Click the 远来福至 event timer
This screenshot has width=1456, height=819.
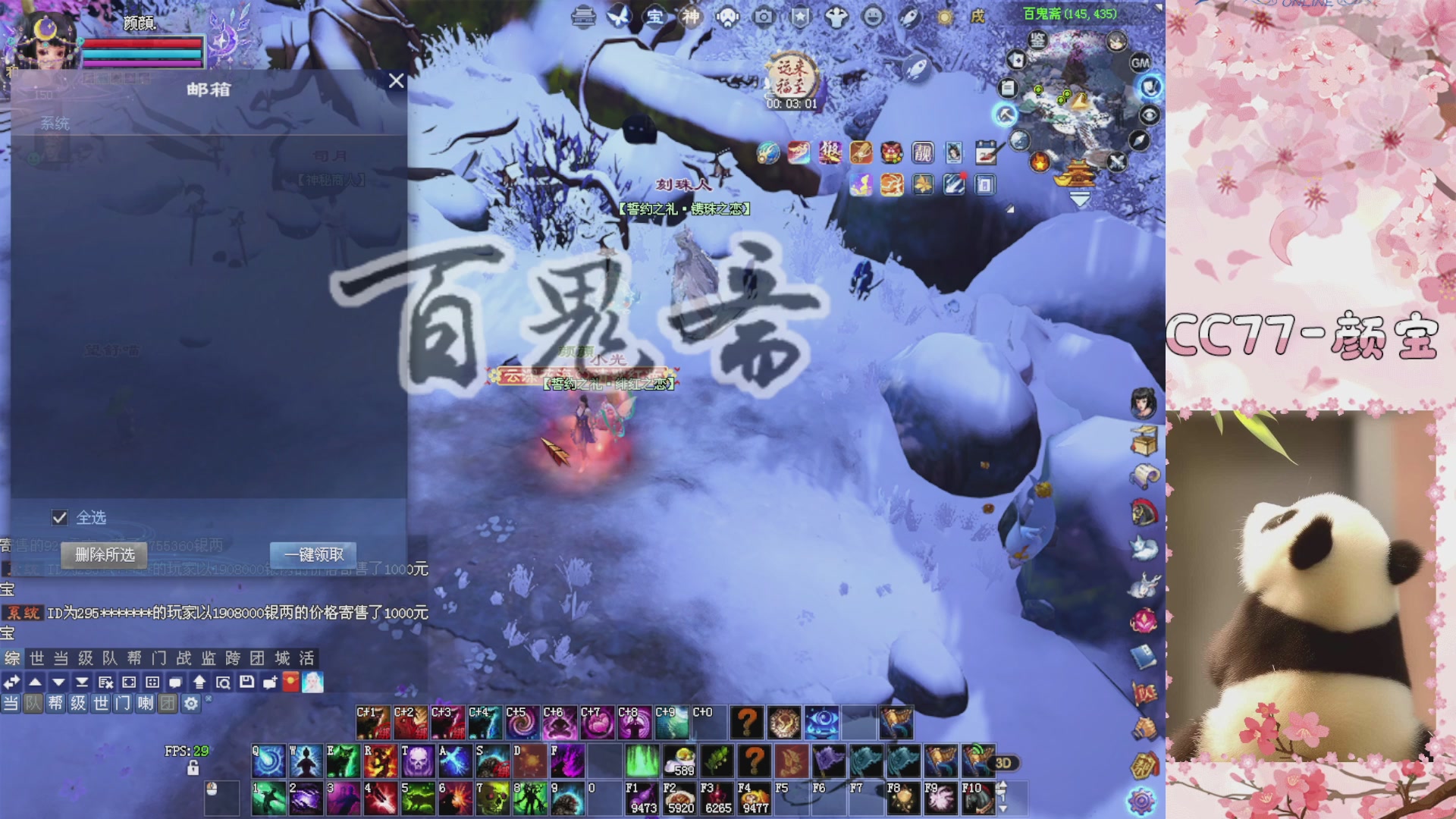coord(791,76)
